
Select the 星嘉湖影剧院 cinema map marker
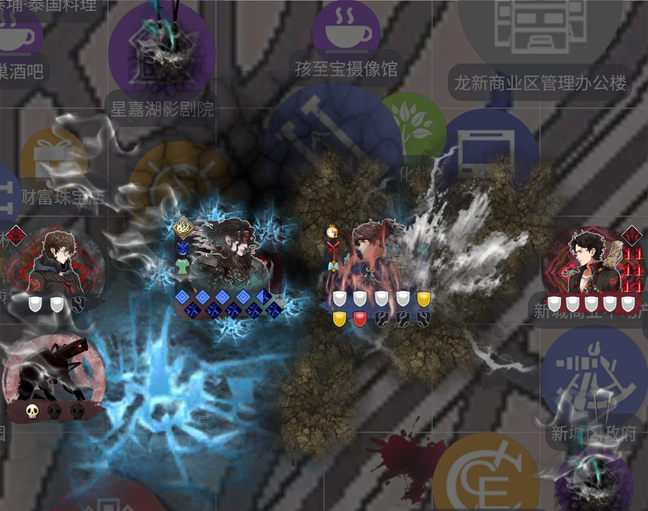[x=161, y=49]
